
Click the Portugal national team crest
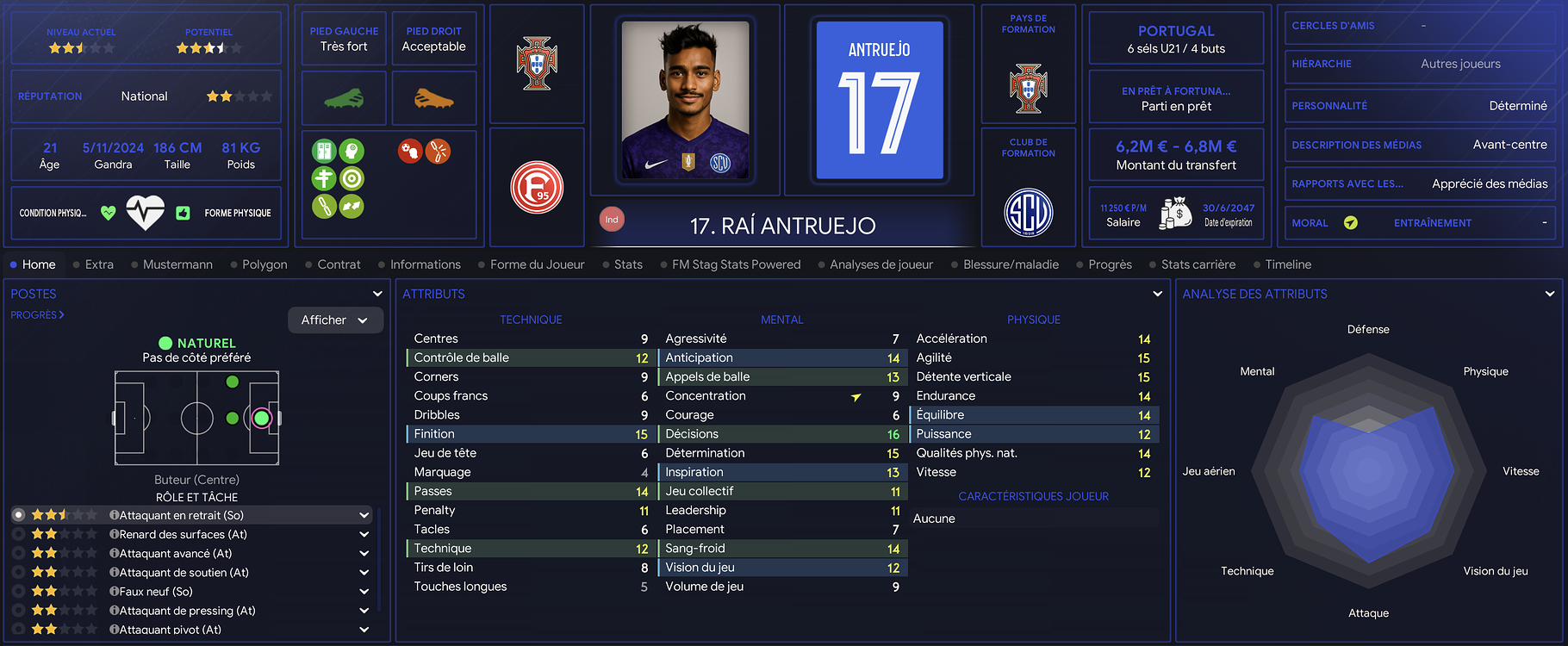point(537,64)
